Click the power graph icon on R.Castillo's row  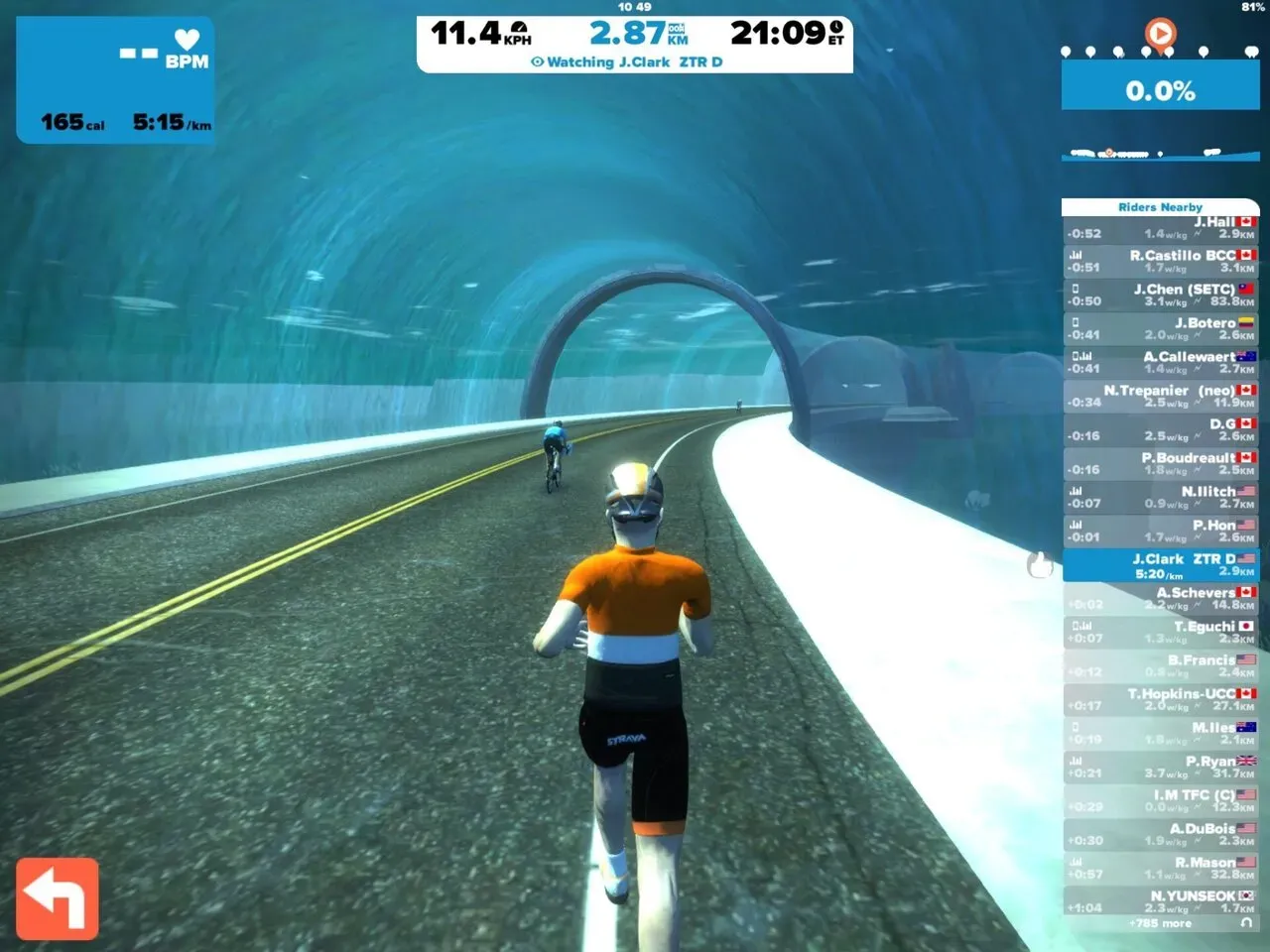1077,255
